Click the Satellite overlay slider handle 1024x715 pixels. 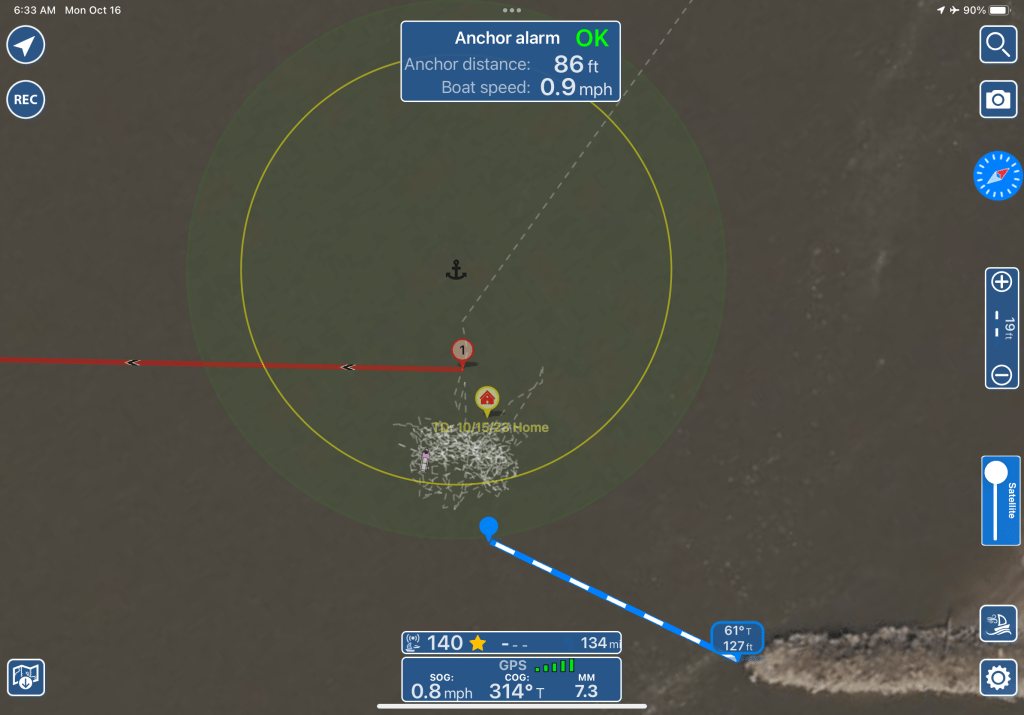996,474
